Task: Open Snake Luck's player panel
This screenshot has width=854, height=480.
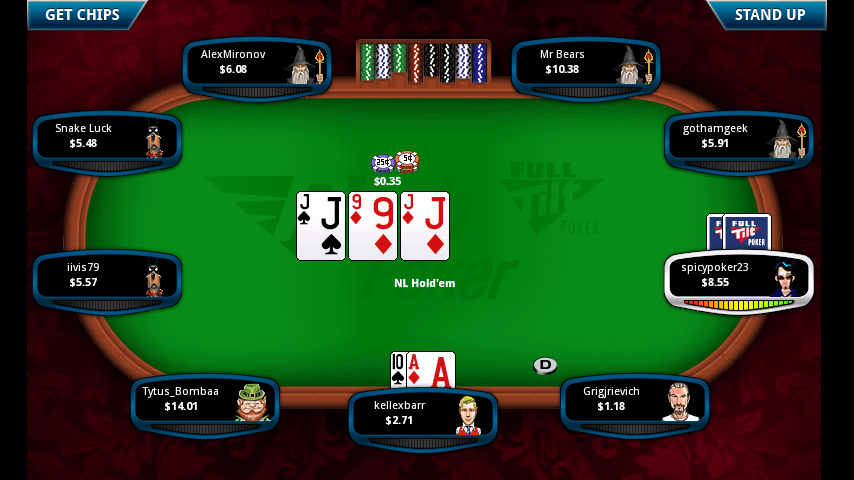Action: (107, 138)
